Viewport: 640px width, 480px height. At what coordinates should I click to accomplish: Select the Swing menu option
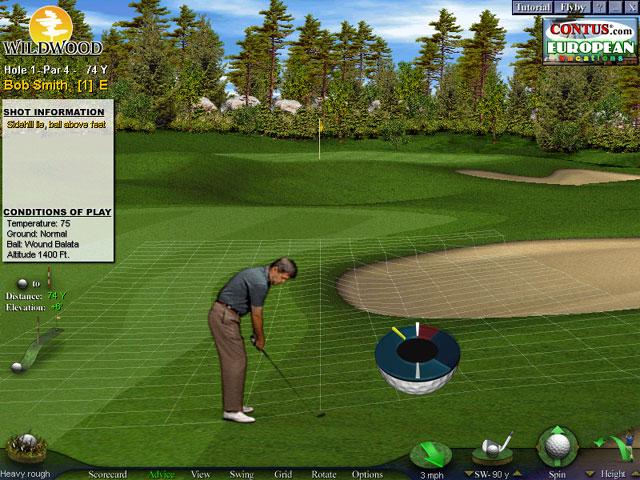pos(241,474)
